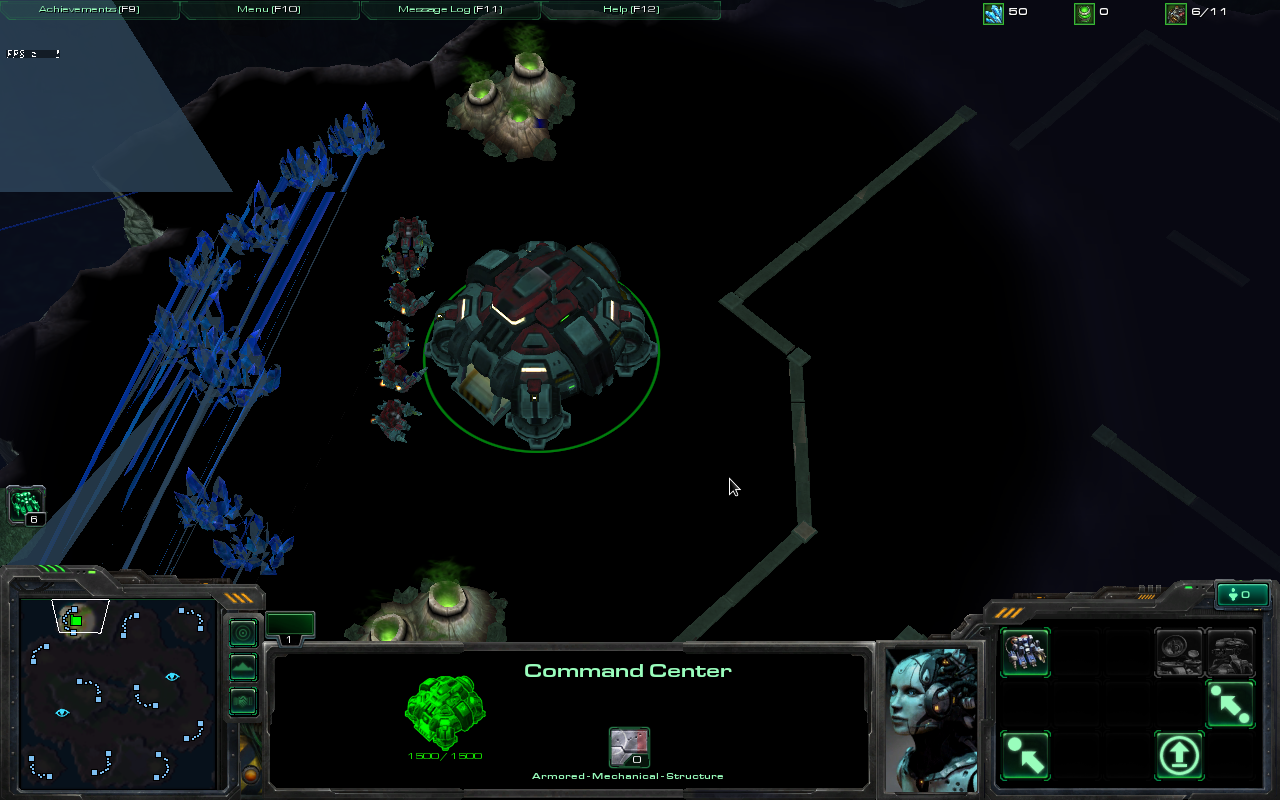Open the Help menu

tap(630, 9)
